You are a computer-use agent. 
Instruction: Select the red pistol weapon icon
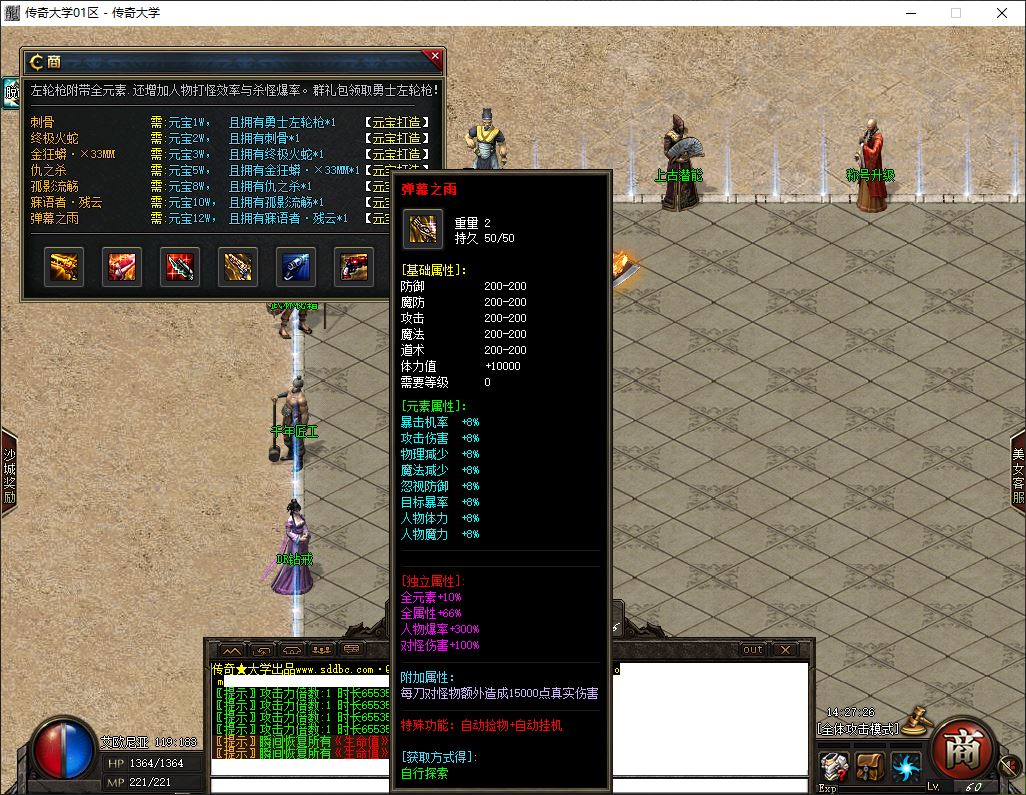pos(354,265)
